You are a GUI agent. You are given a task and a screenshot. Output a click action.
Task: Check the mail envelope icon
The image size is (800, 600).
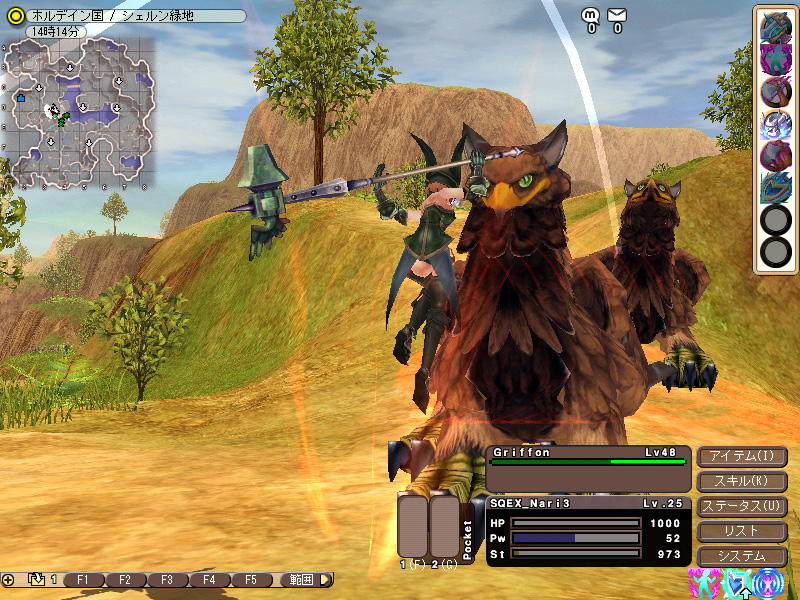pyautogui.click(x=617, y=15)
